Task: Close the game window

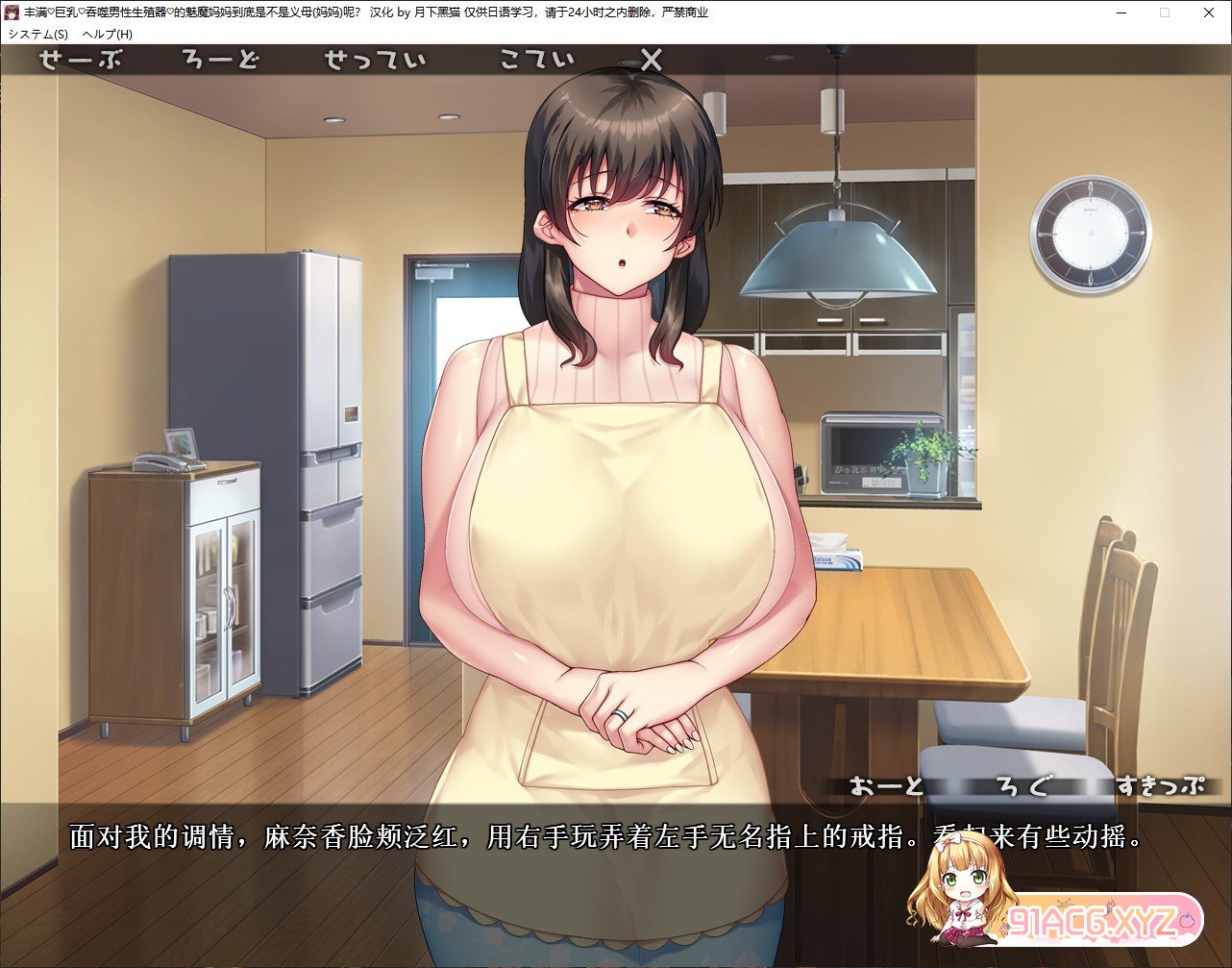Action: pos(1209,12)
